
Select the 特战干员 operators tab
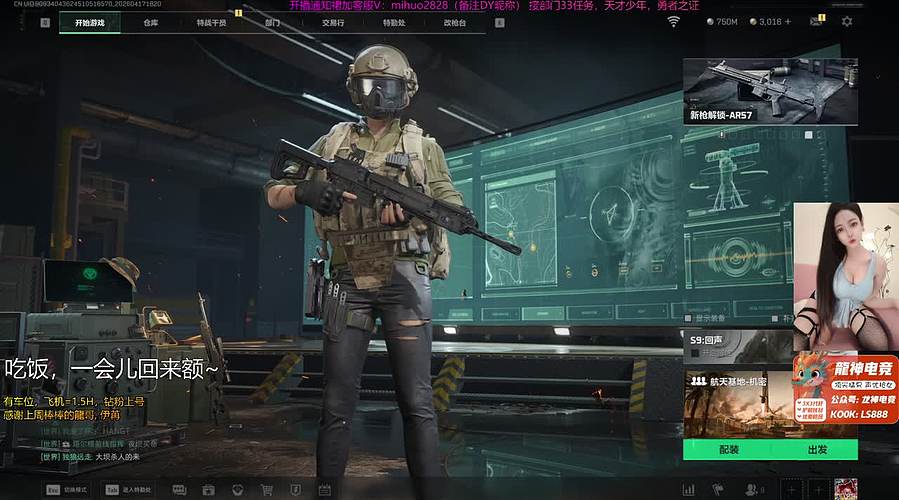pos(211,22)
